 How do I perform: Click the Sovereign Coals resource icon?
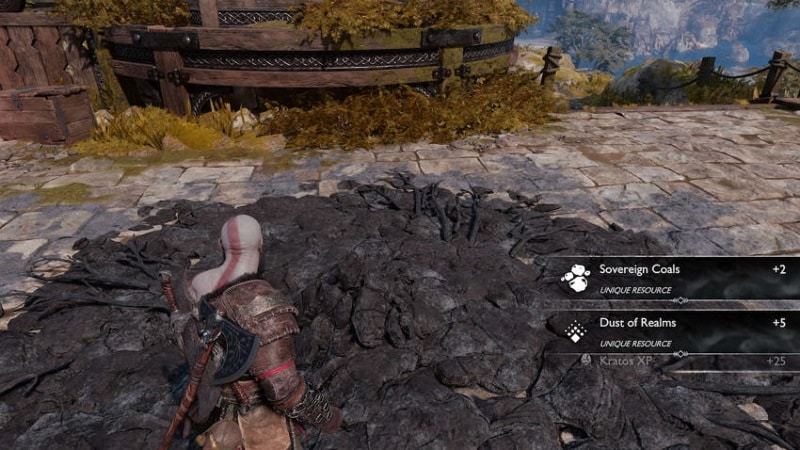point(575,278)
